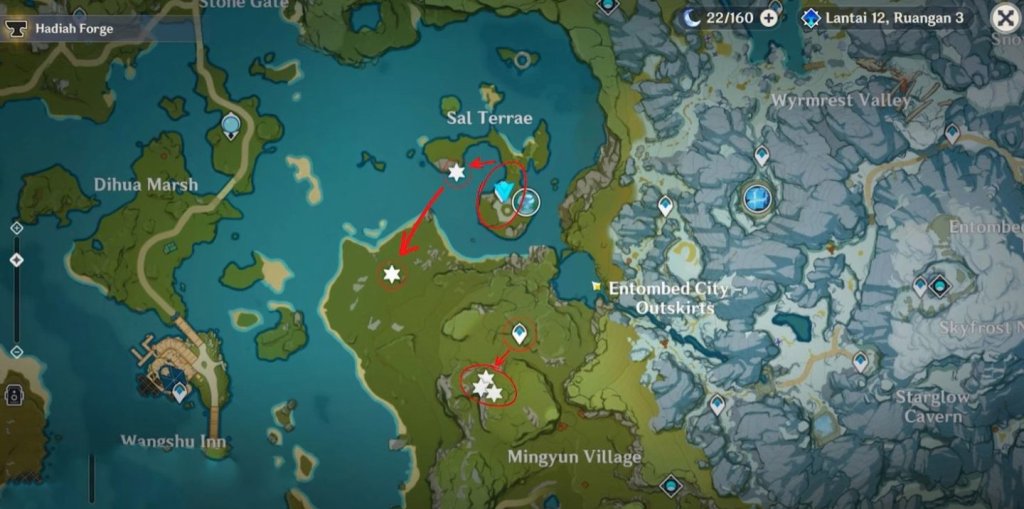Zoom out with the map zoom minus button

[16, 351]
